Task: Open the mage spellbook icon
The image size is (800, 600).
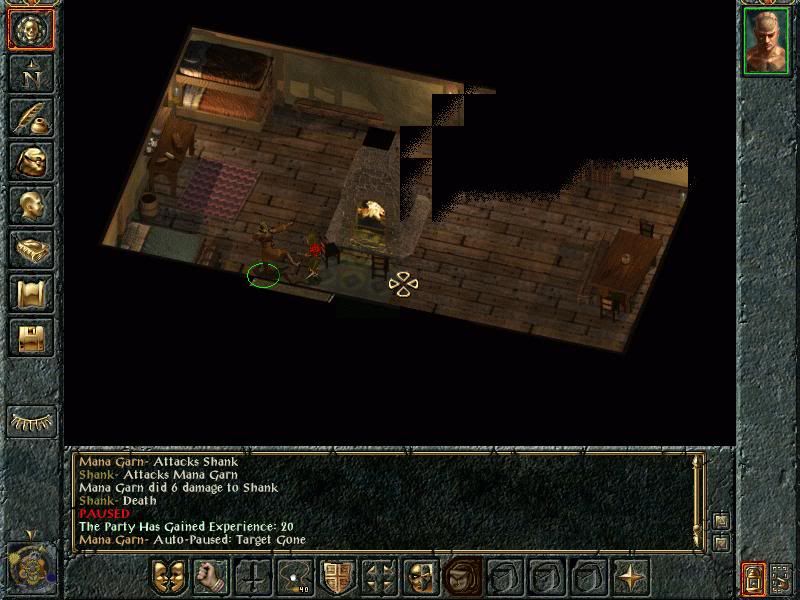Action: click(x=31, y=249)
